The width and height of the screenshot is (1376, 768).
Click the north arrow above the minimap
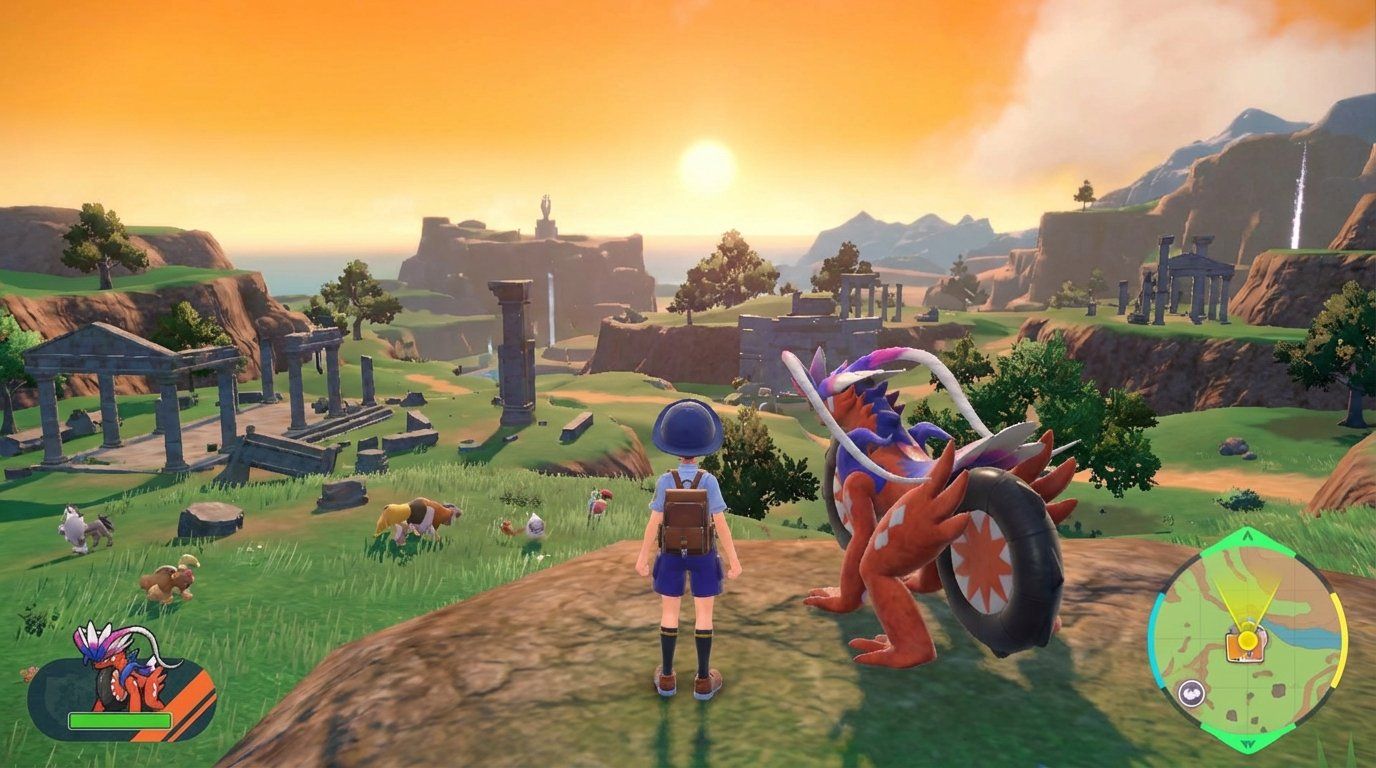pos(1247,536)
